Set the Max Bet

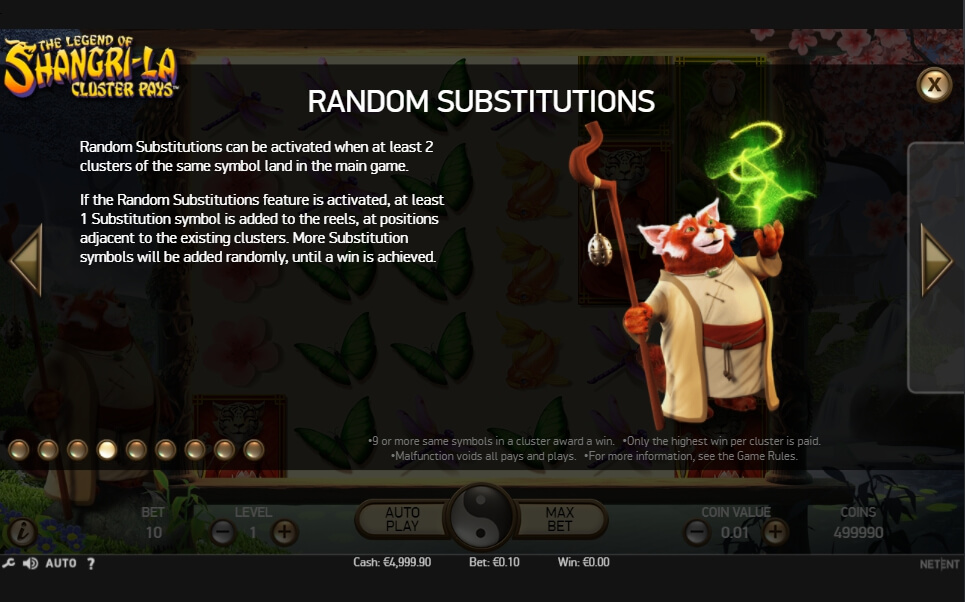tap(560, 519)
